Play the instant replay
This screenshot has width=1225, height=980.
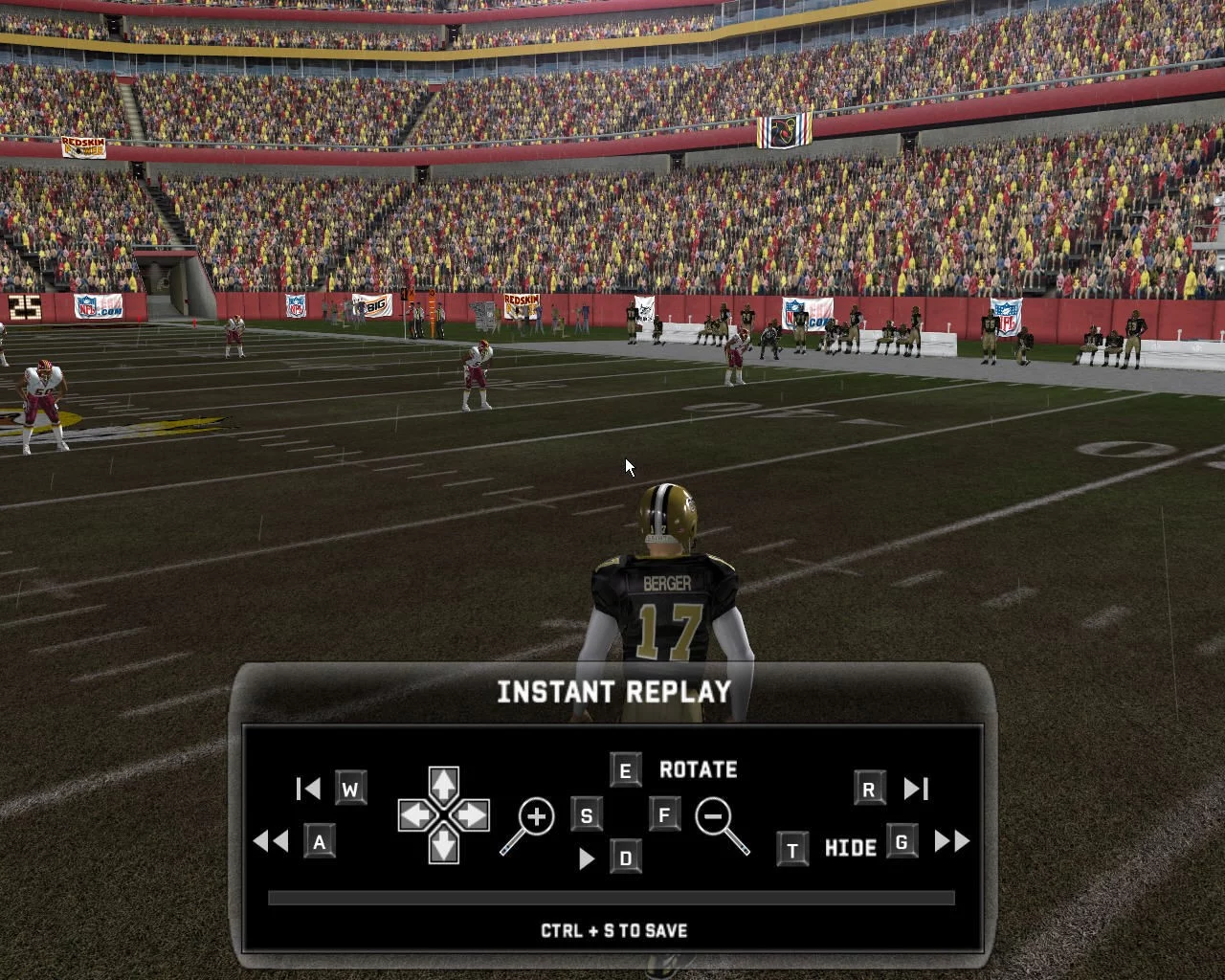586,858
